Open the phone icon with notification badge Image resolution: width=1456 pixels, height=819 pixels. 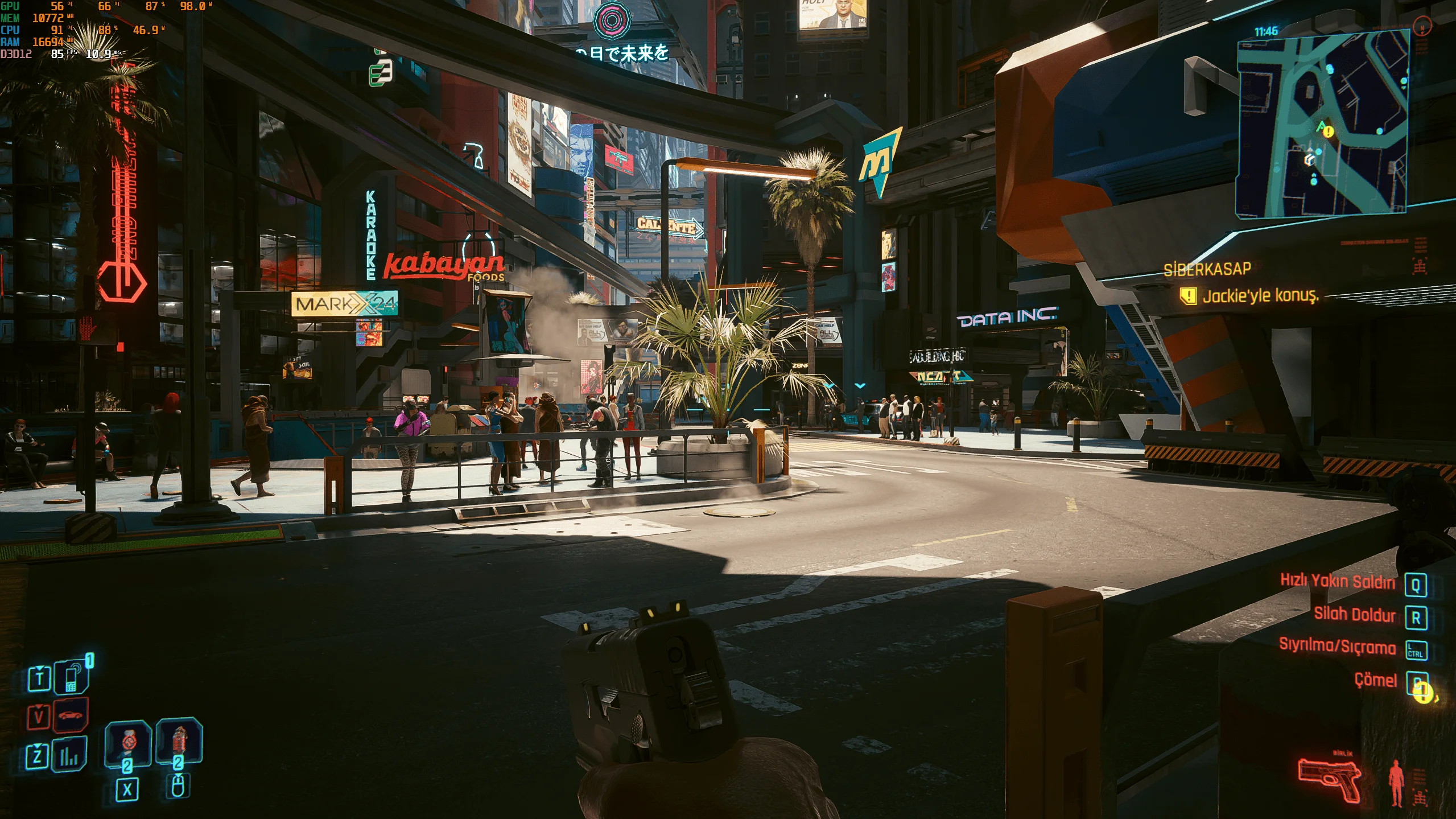click(x=71, y=677)
